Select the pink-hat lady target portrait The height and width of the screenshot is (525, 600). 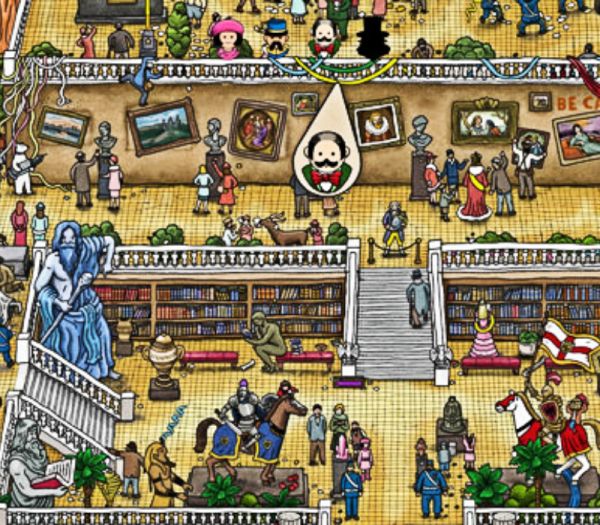click(229, 37)
